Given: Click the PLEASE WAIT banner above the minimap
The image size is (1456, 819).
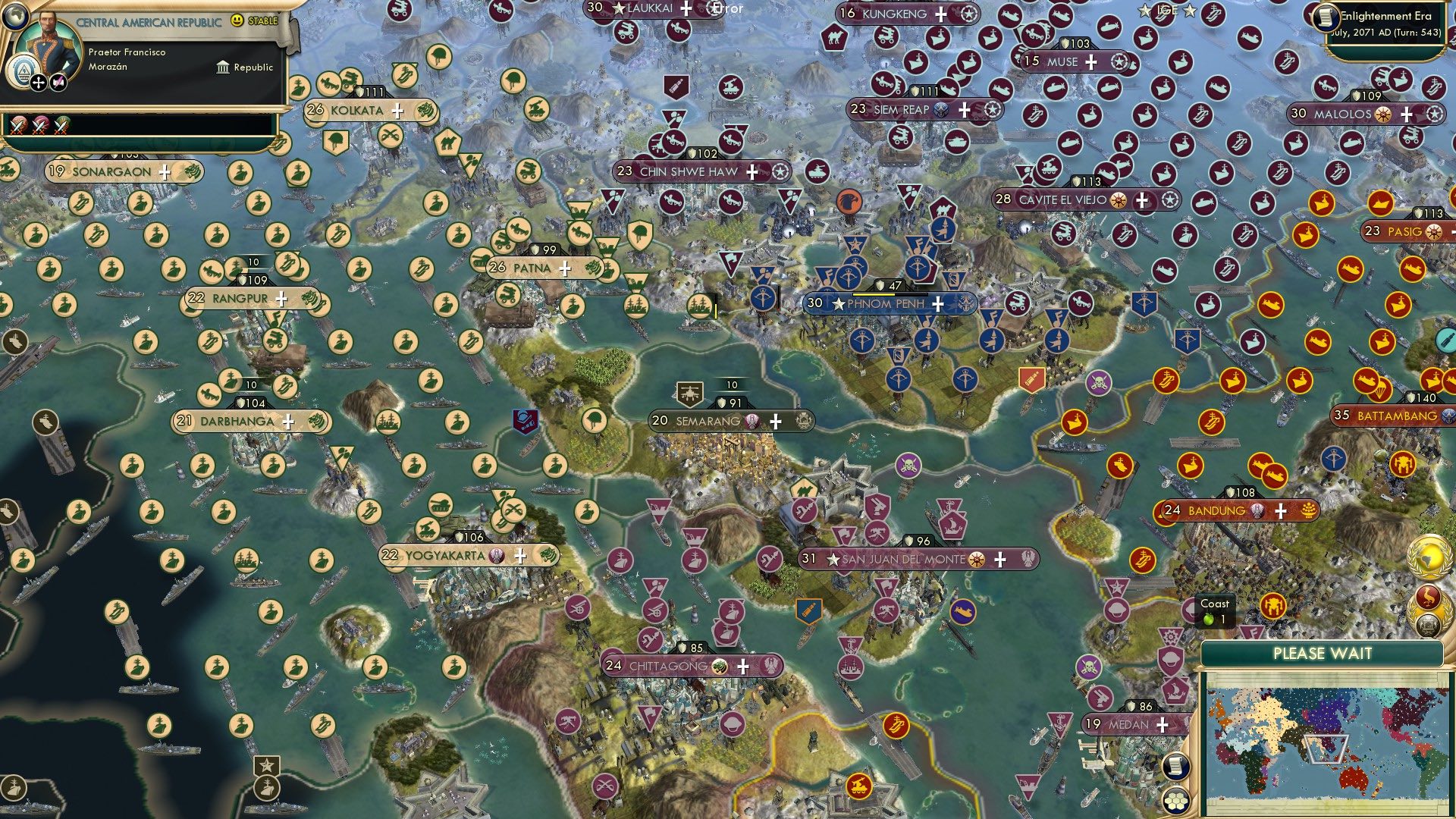Looking at the screenshot, I should [x=1323, y=652].
